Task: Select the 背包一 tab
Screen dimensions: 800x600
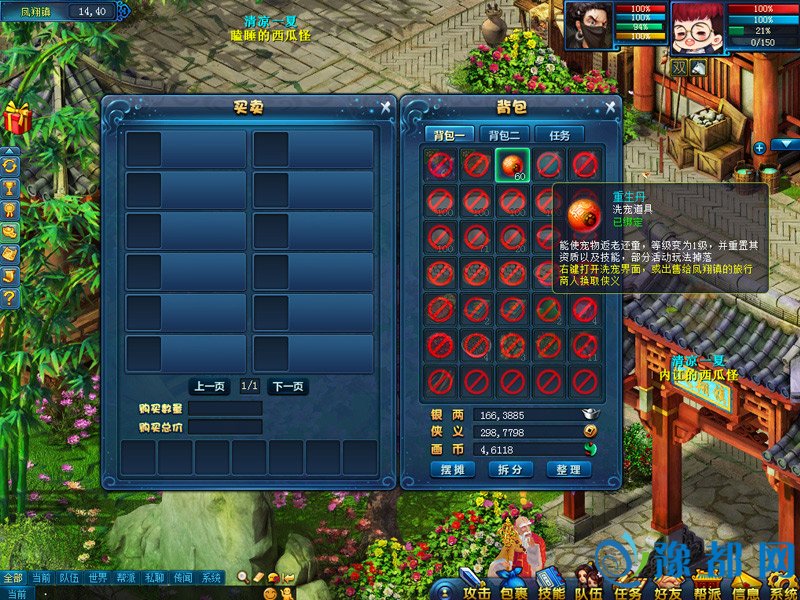Action: click(x=447, y=135)
